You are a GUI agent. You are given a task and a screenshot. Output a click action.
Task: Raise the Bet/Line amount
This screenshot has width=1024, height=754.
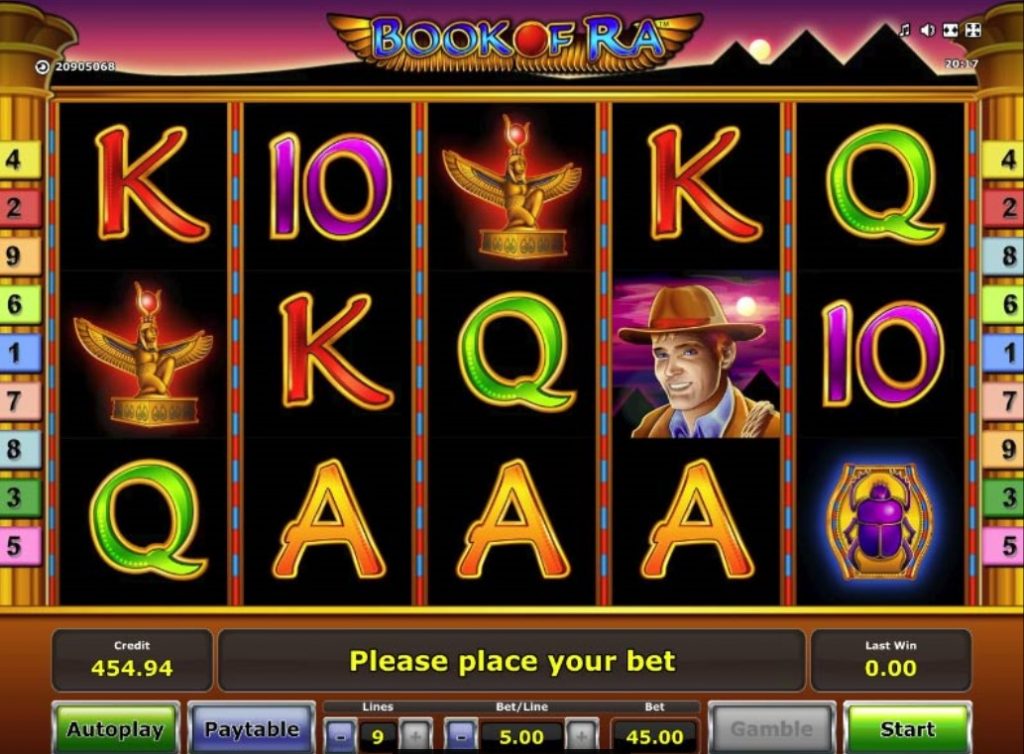(x=582, y=737)
